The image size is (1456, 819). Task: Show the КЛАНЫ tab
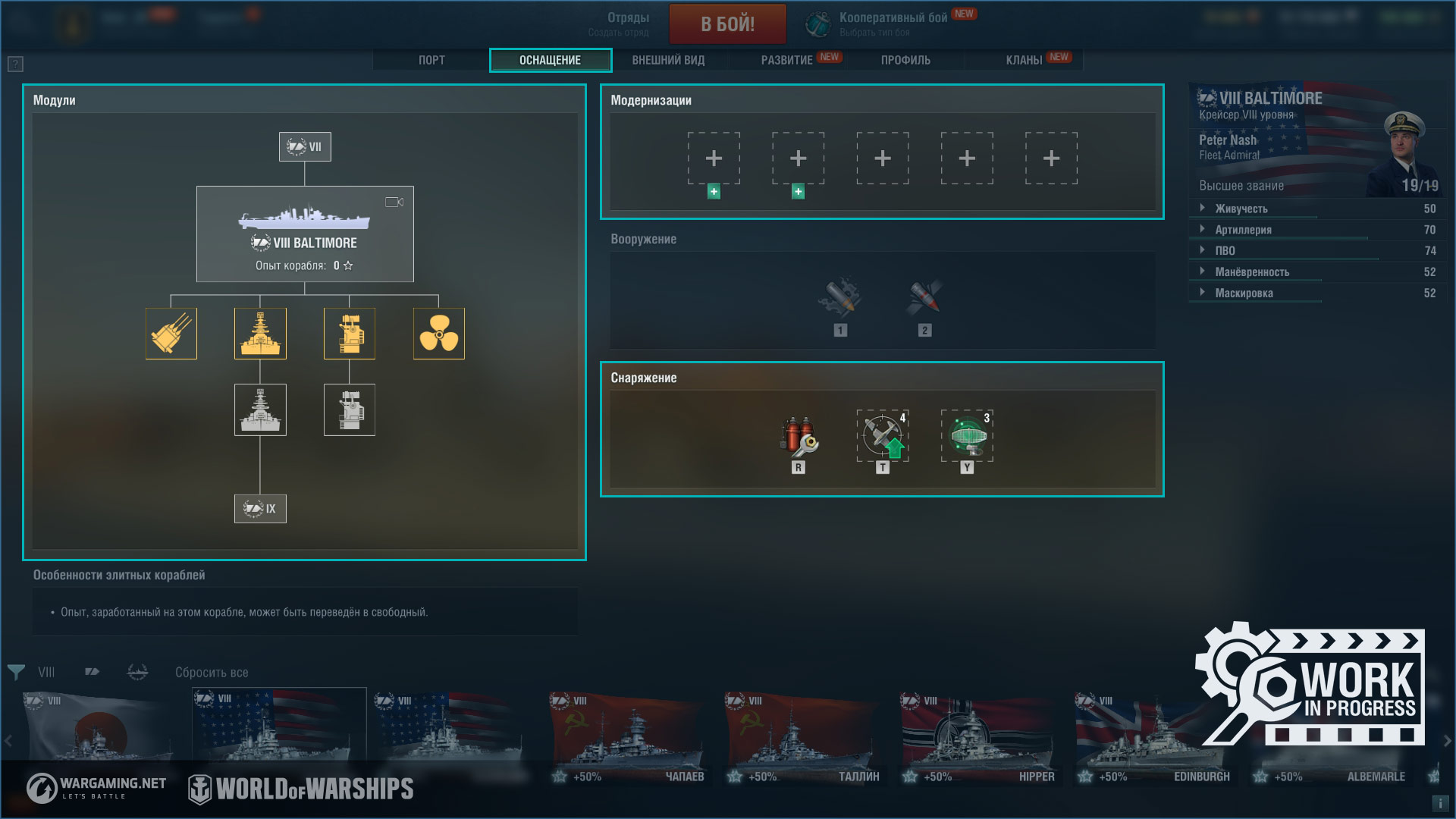(1024, 60)
